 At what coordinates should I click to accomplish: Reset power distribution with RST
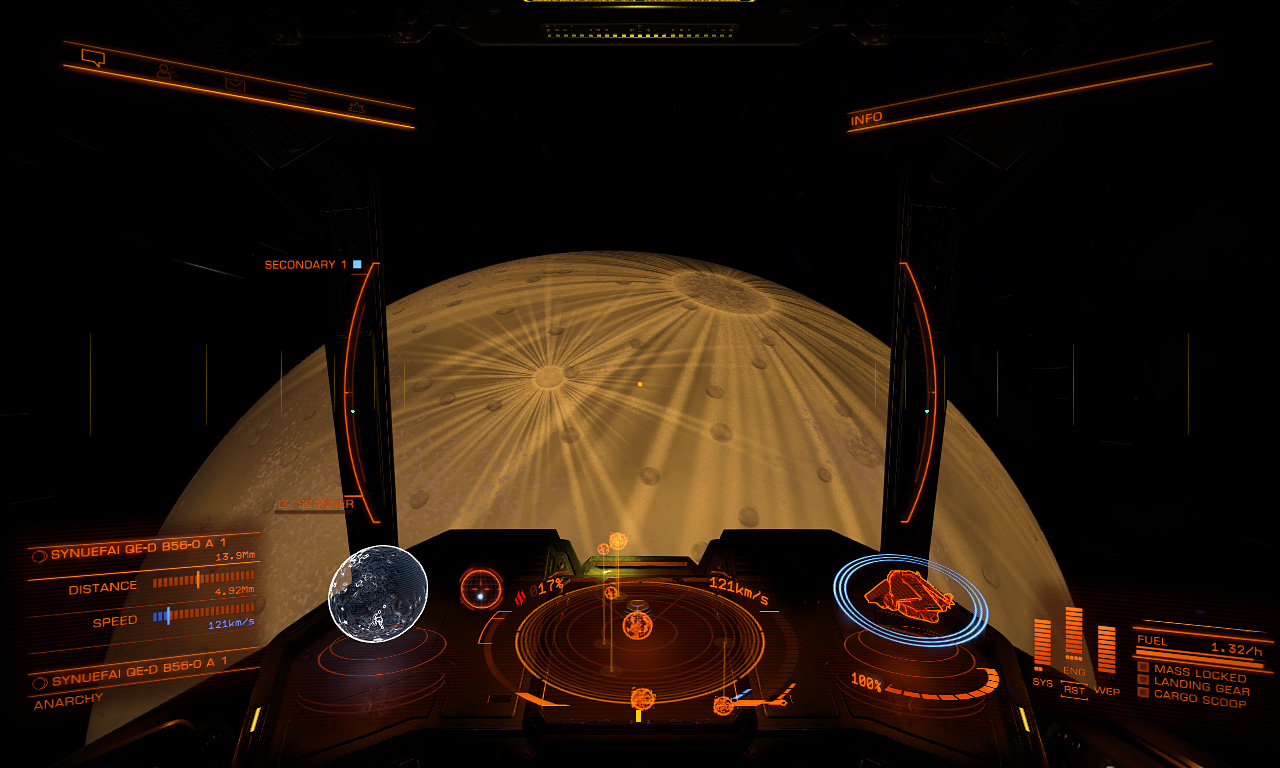pos(1074,690)
